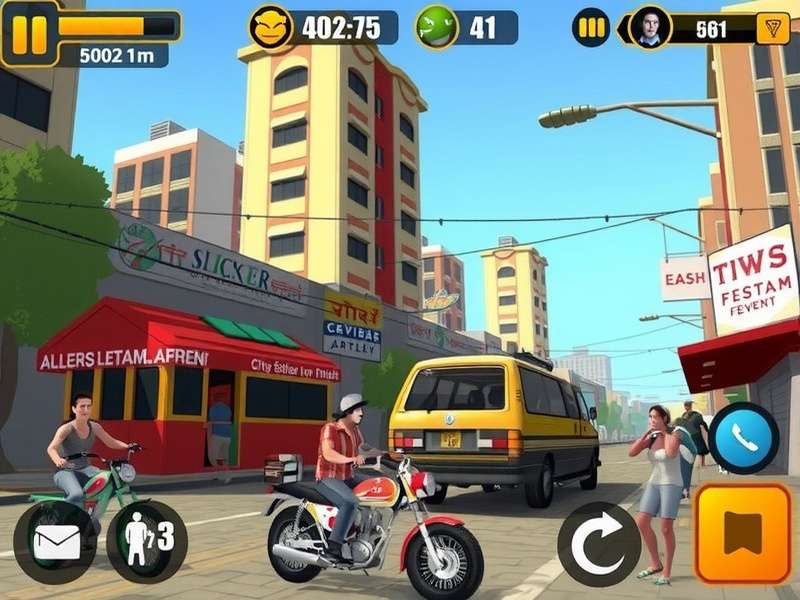This screenshot has width=800, height=600.
Task: Pause the game with the orange pause button
Action: click(x=29, y=32)
